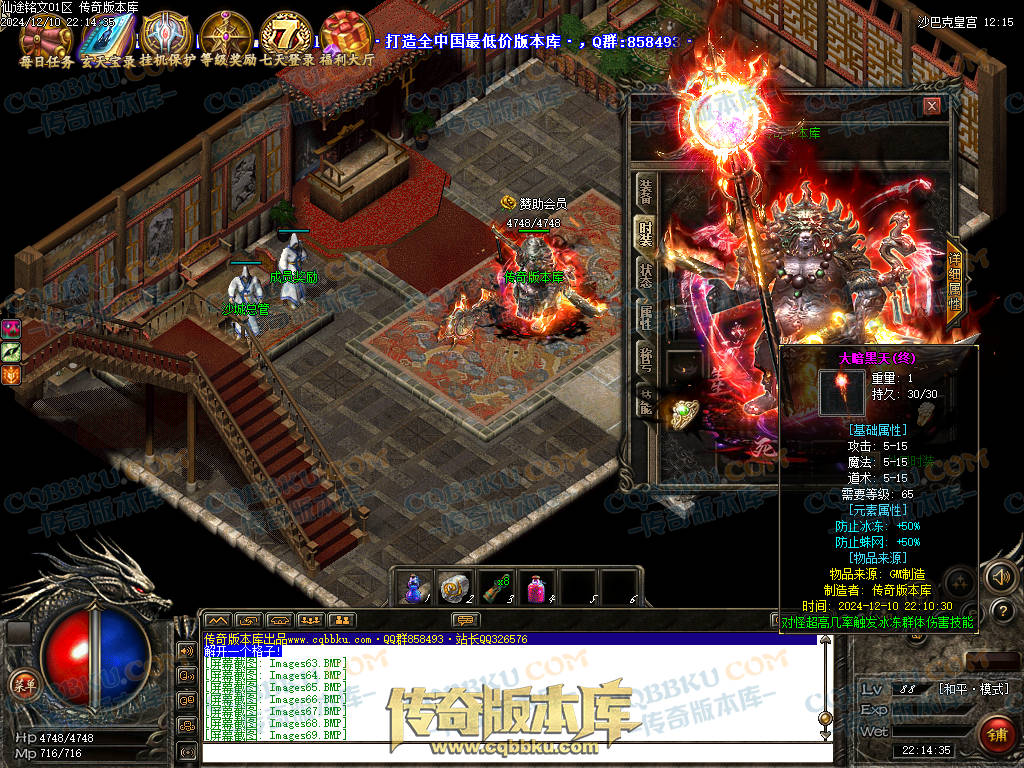The width and height of the screenshot is (1024, 768).
Task: Select the 时装 fashion tab
Action: (646, 234)
